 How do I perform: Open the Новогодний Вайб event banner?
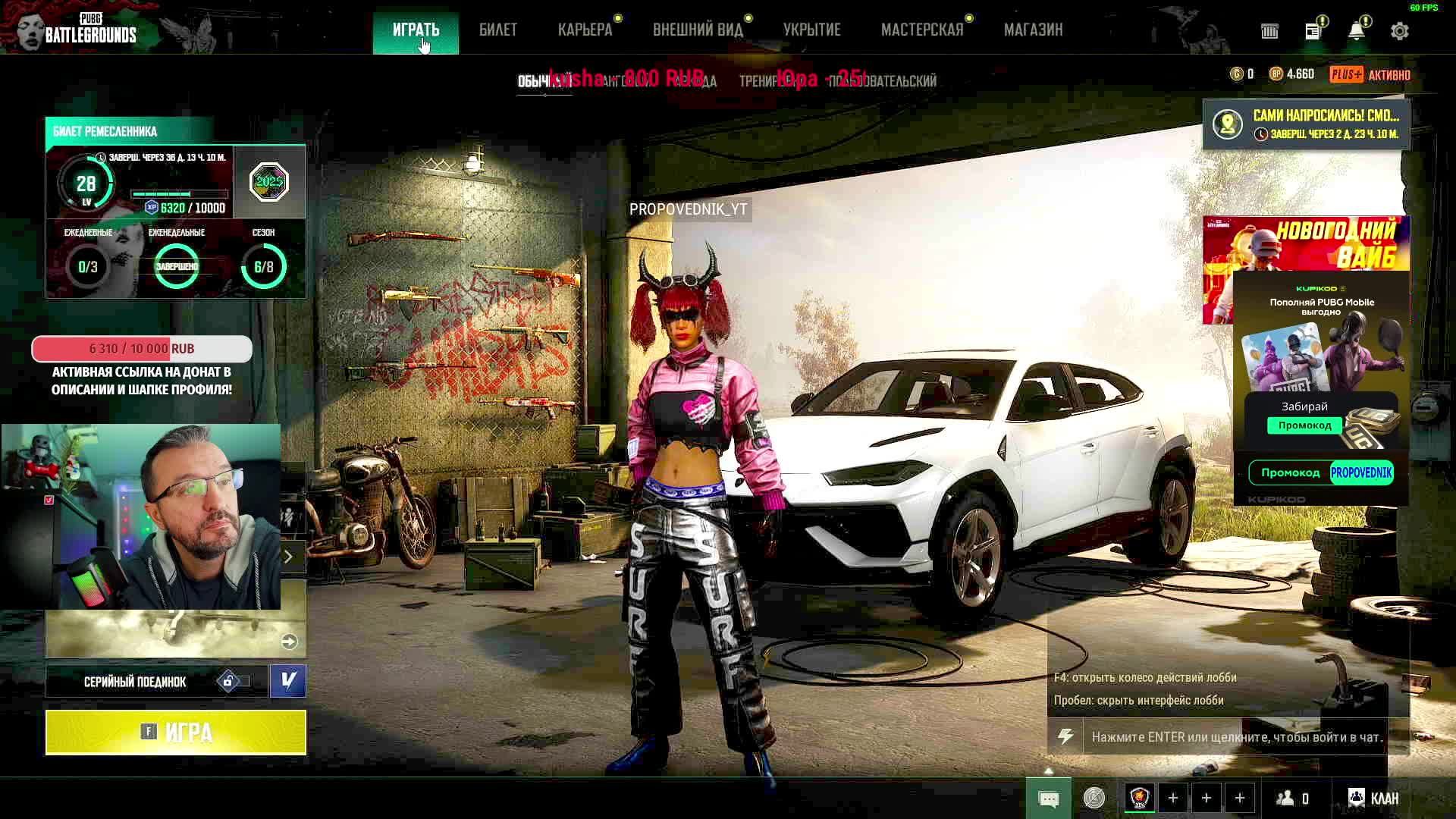coord(1304,243)
